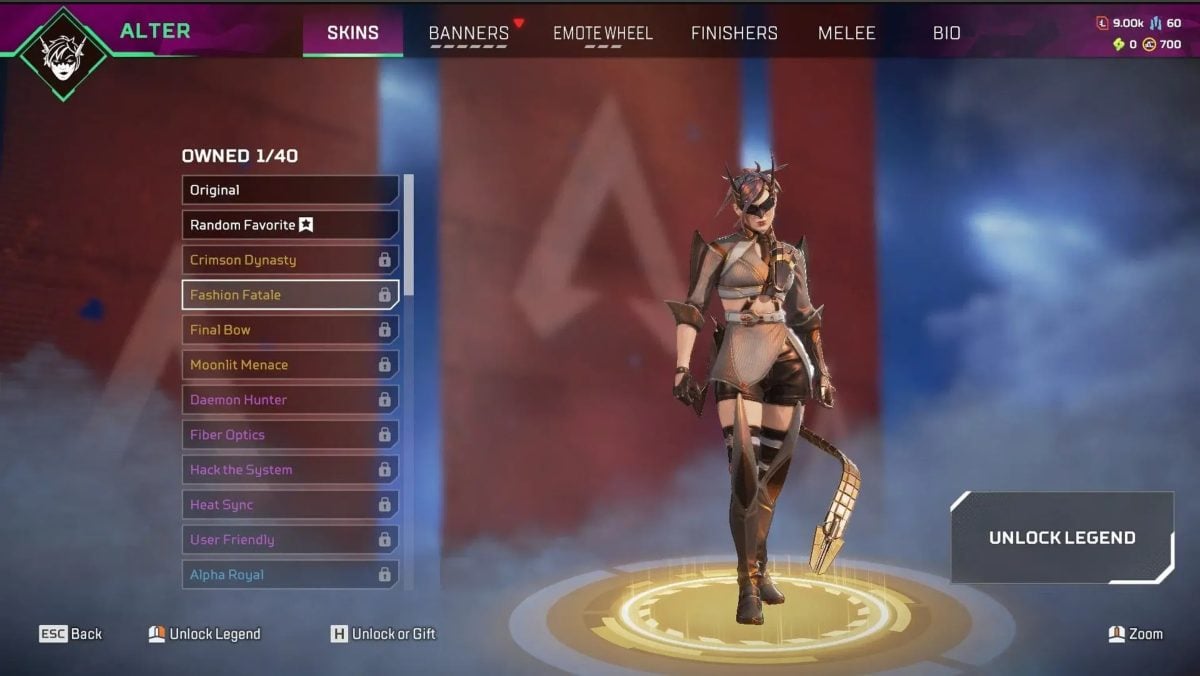
Task: Select the Daemon Hunter skin
Action: click(290, 400)
